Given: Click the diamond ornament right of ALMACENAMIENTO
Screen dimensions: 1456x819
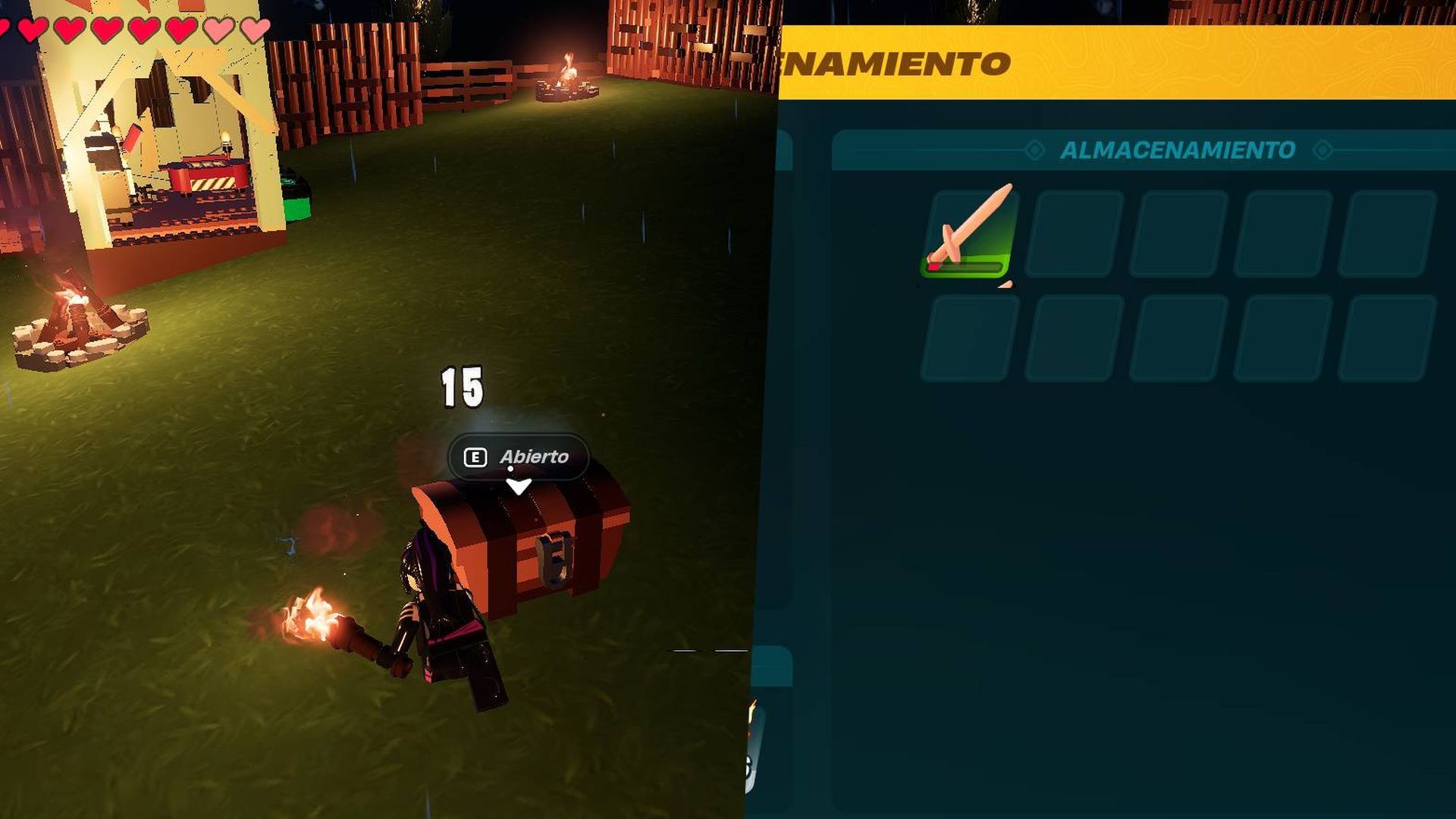Looking at the screenshot, I should tap(1324, 149).
